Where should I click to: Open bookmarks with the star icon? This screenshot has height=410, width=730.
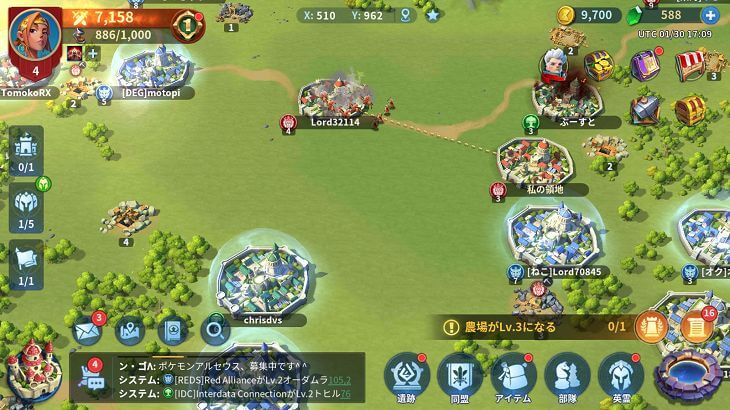point(432,15)
